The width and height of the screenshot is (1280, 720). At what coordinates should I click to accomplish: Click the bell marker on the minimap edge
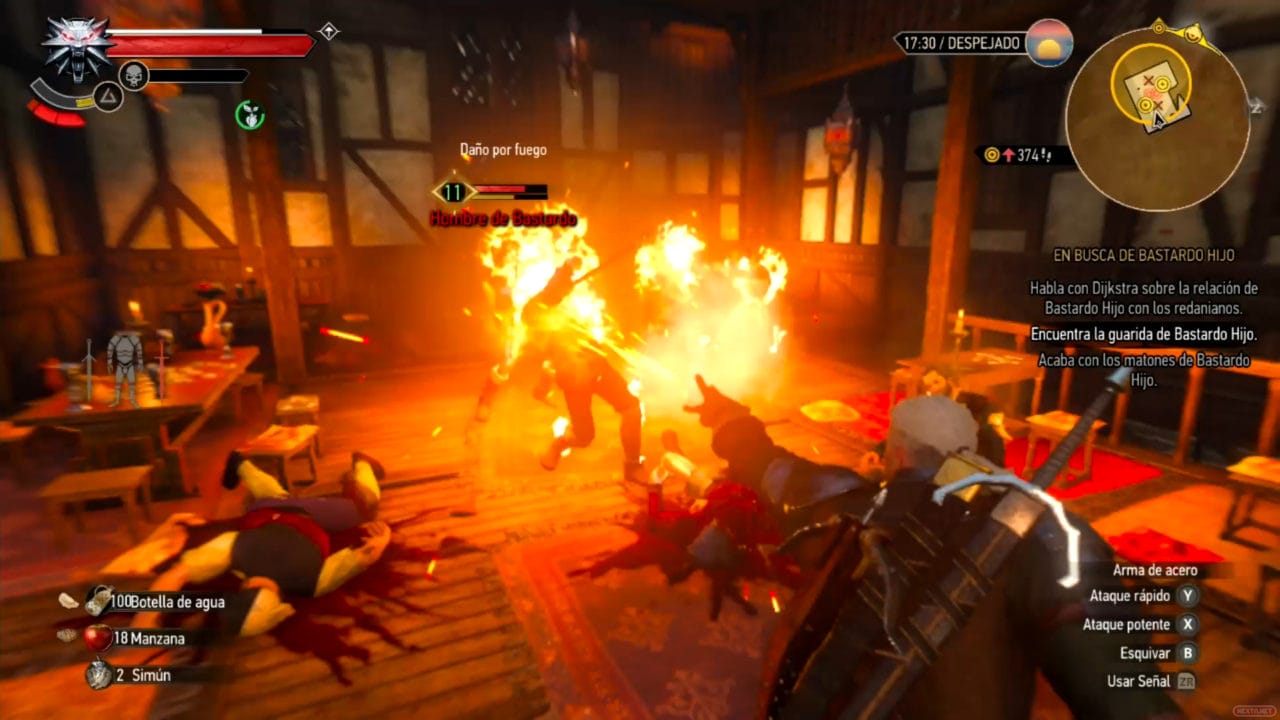[x=1193, y=33]
